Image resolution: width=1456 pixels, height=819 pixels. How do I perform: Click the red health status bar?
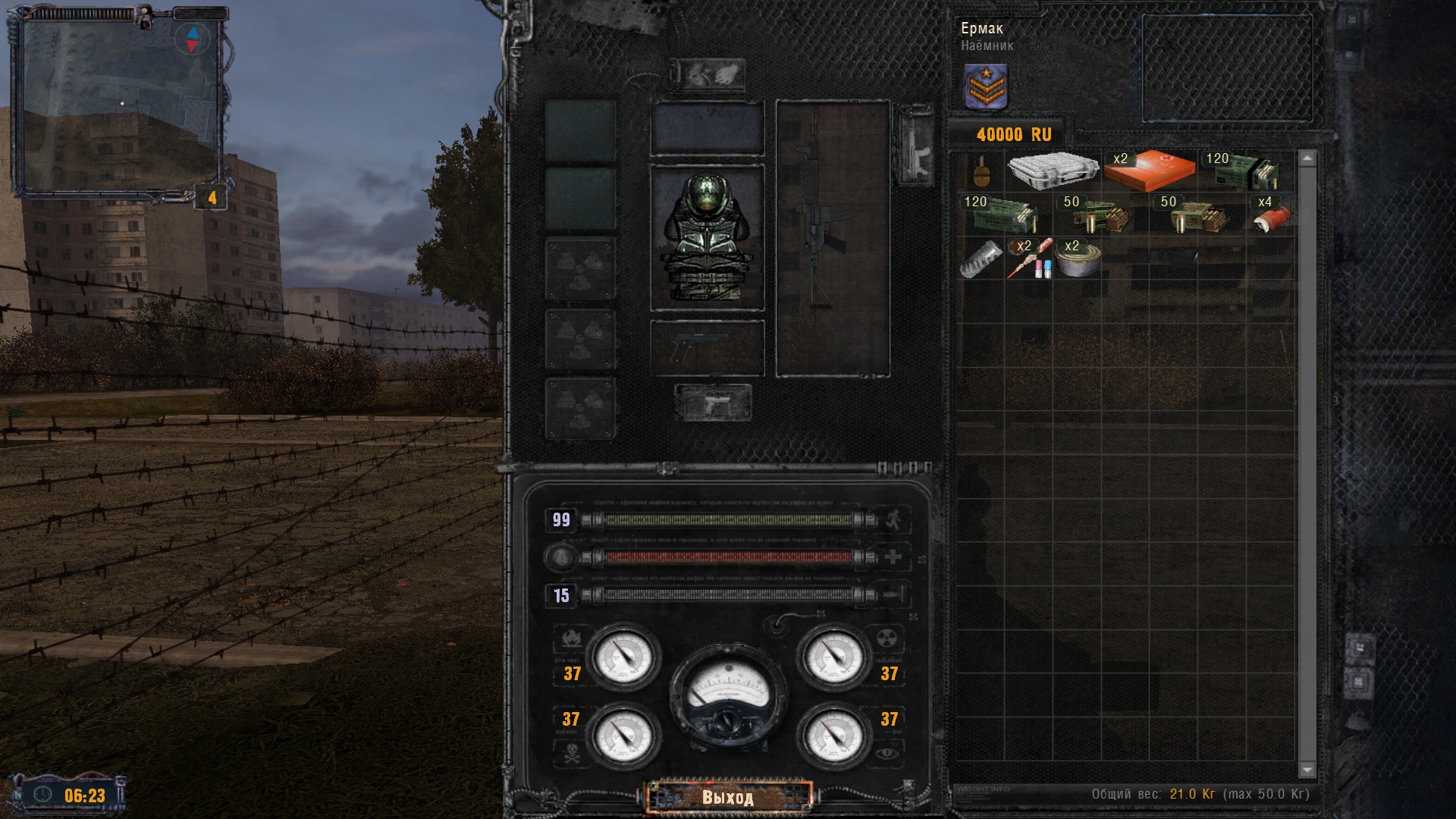(728, 557)
